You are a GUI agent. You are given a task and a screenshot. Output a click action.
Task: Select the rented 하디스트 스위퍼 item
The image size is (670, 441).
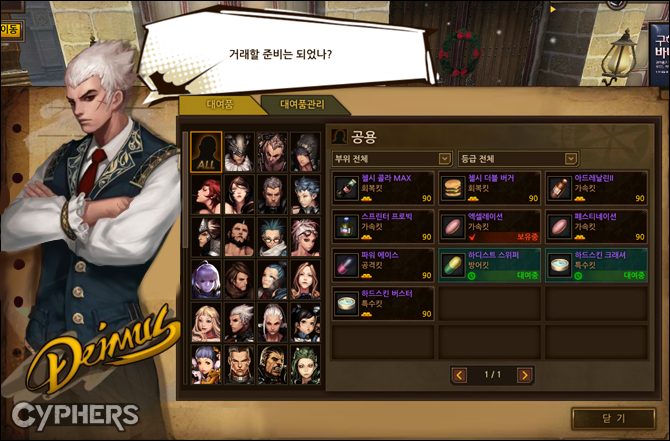click(x=490, y=264)
